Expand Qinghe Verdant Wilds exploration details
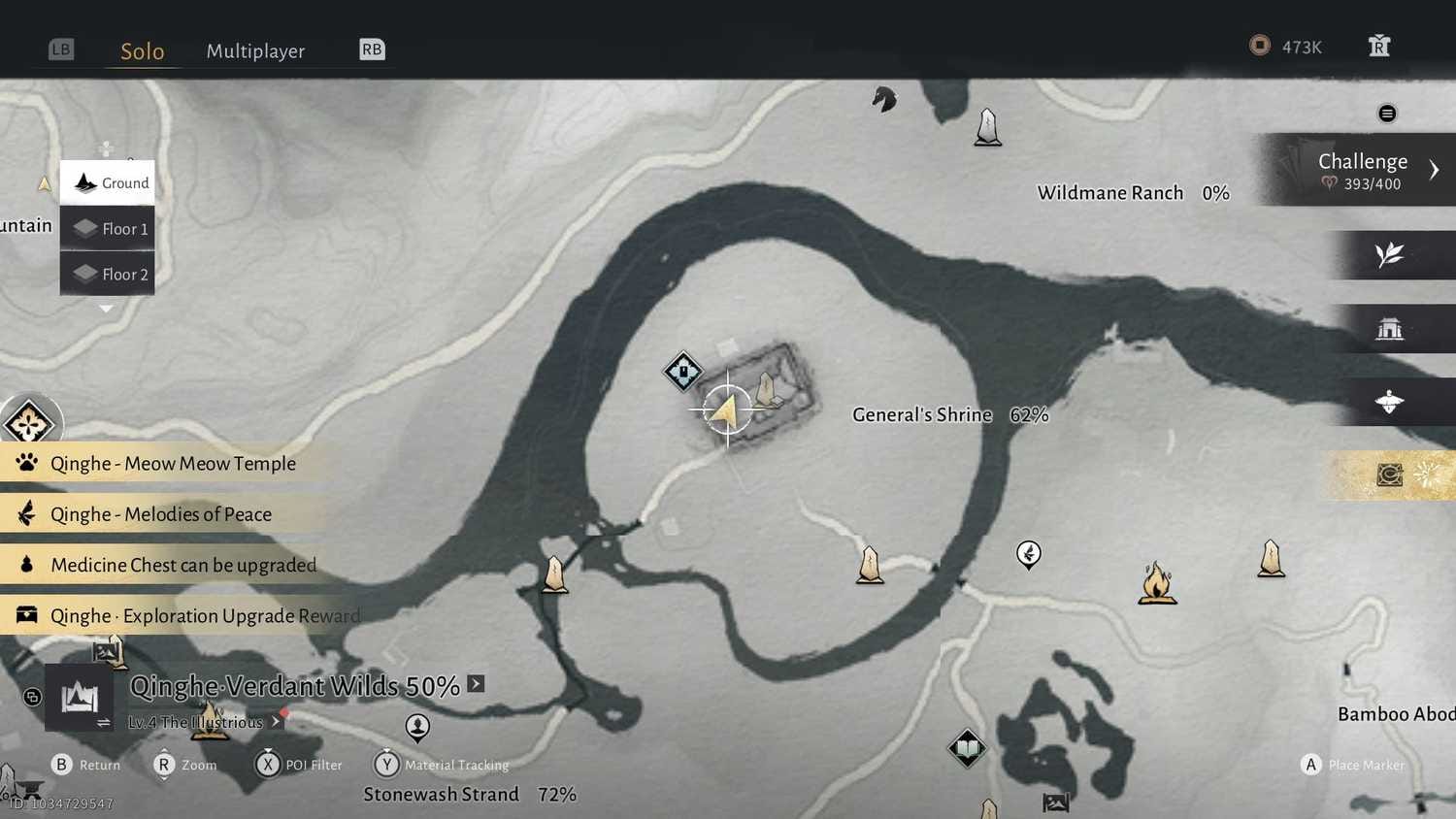 click(x=476, y=684)
